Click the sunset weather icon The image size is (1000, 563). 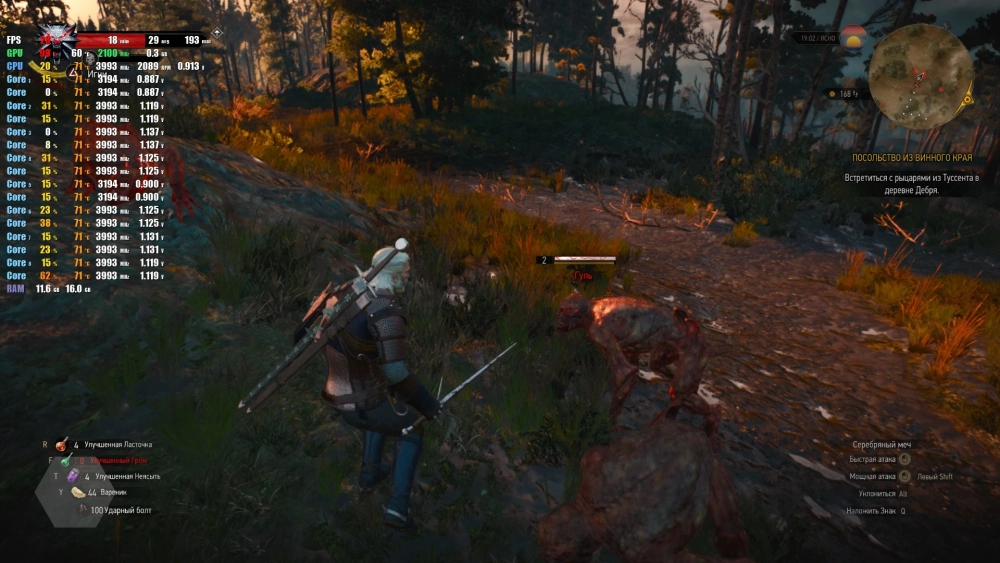[x=853, y=39]
